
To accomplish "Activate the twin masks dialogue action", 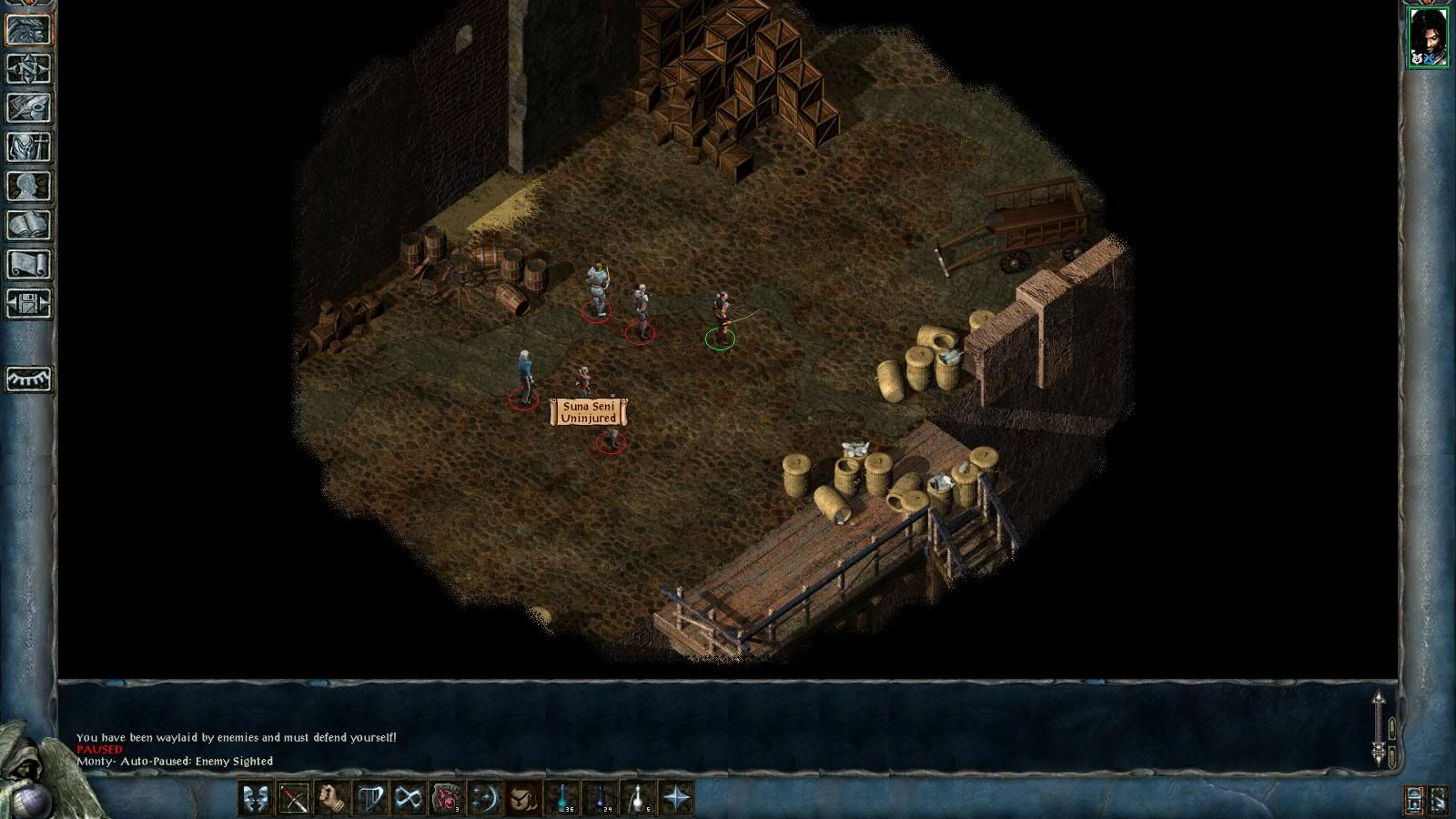I will [256, 799].
